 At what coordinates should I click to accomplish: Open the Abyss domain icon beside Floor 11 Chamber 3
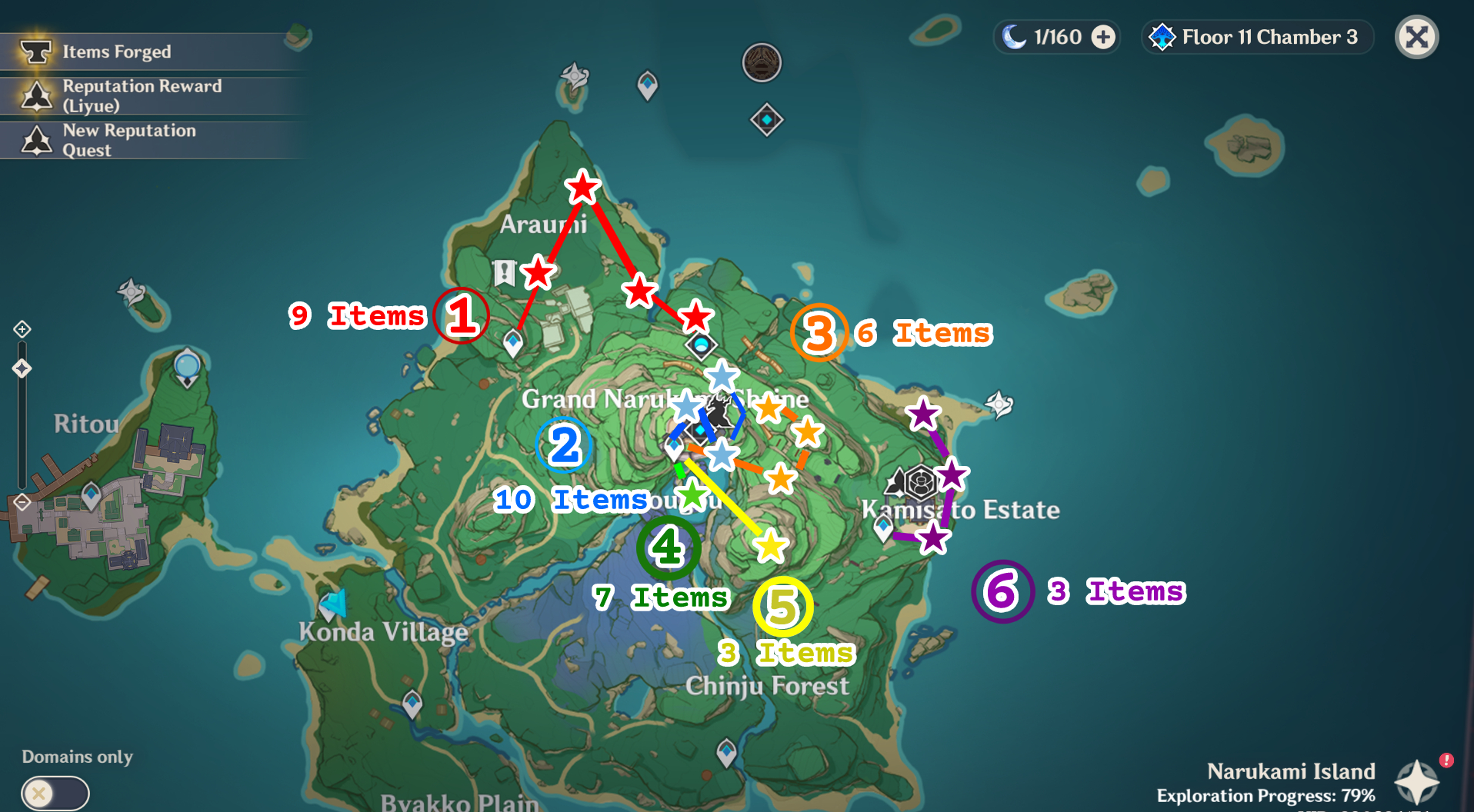click(1162, 36)
